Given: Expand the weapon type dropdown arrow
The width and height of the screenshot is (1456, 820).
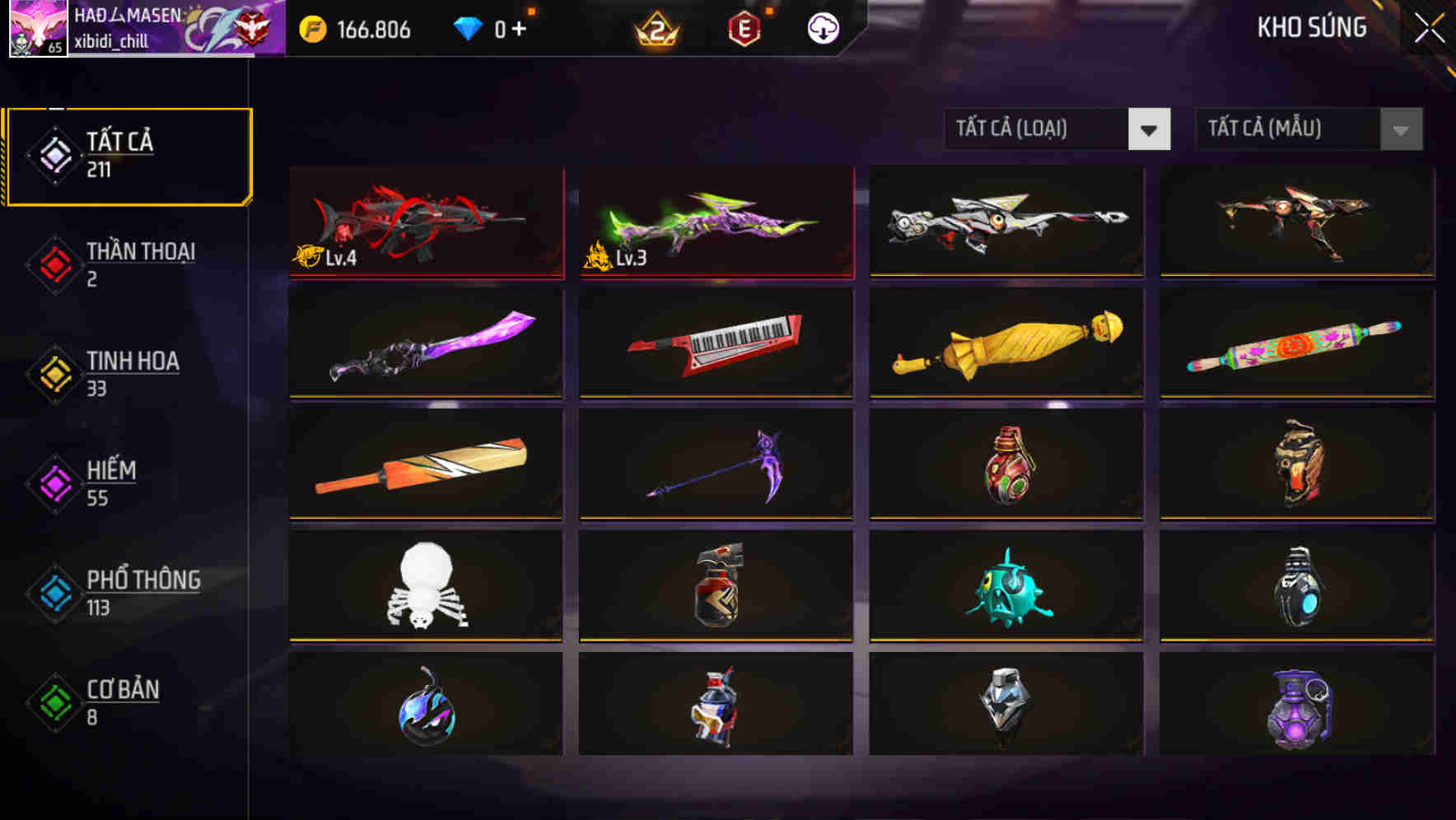Looking at the screenshot, I should click(1148, 129).
